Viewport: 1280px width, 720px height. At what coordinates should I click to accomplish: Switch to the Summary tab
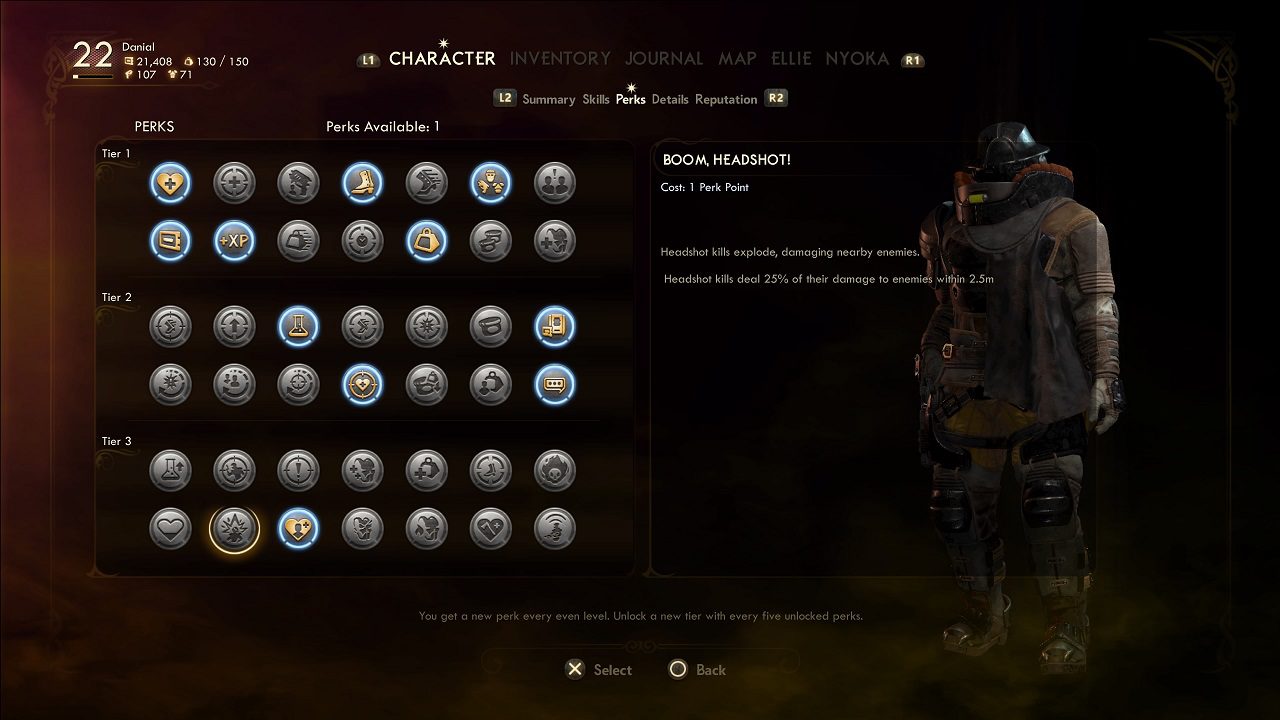point(548,99)
